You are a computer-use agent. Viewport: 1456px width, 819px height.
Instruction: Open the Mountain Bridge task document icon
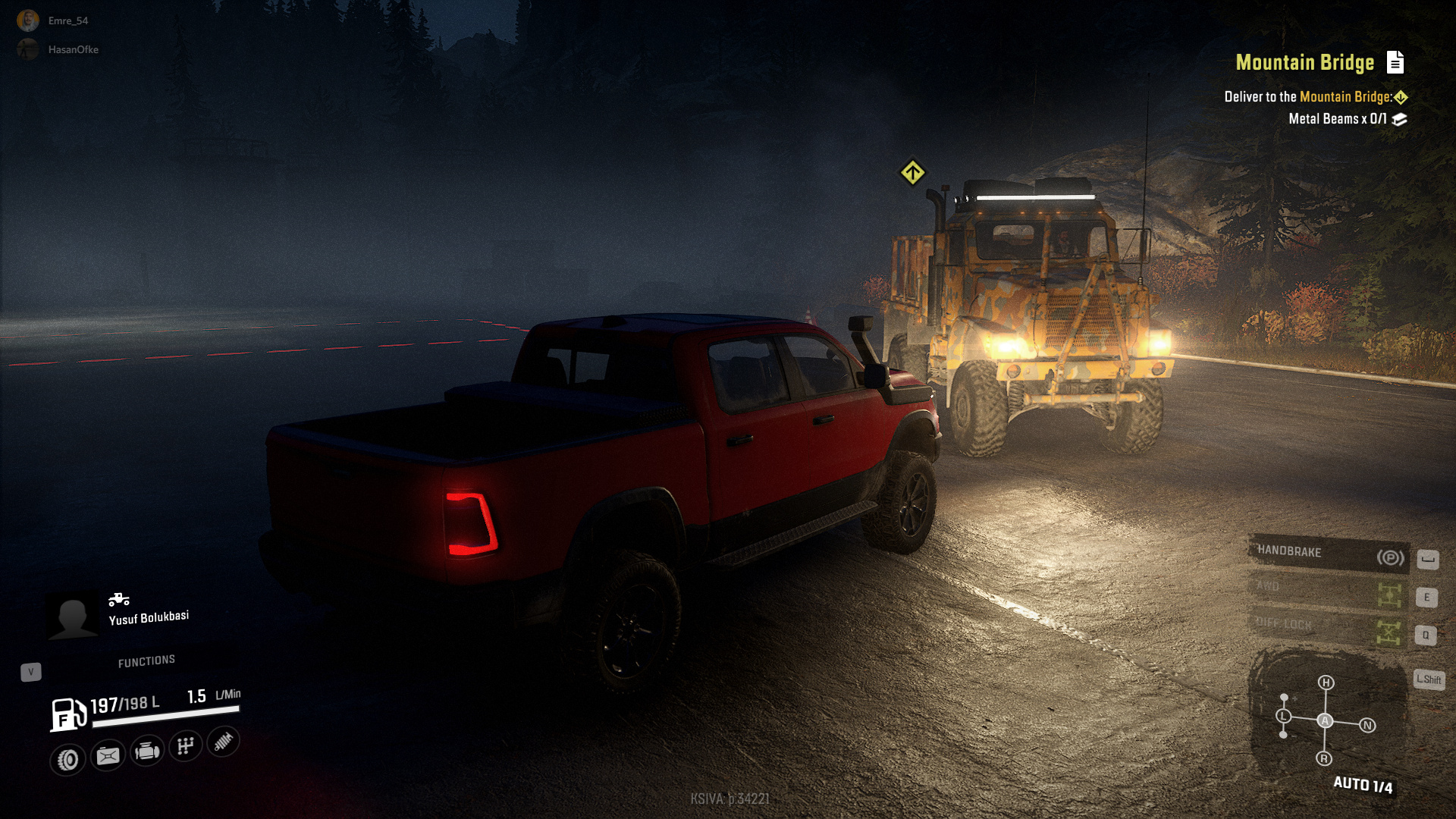(x=1395, y=62)
